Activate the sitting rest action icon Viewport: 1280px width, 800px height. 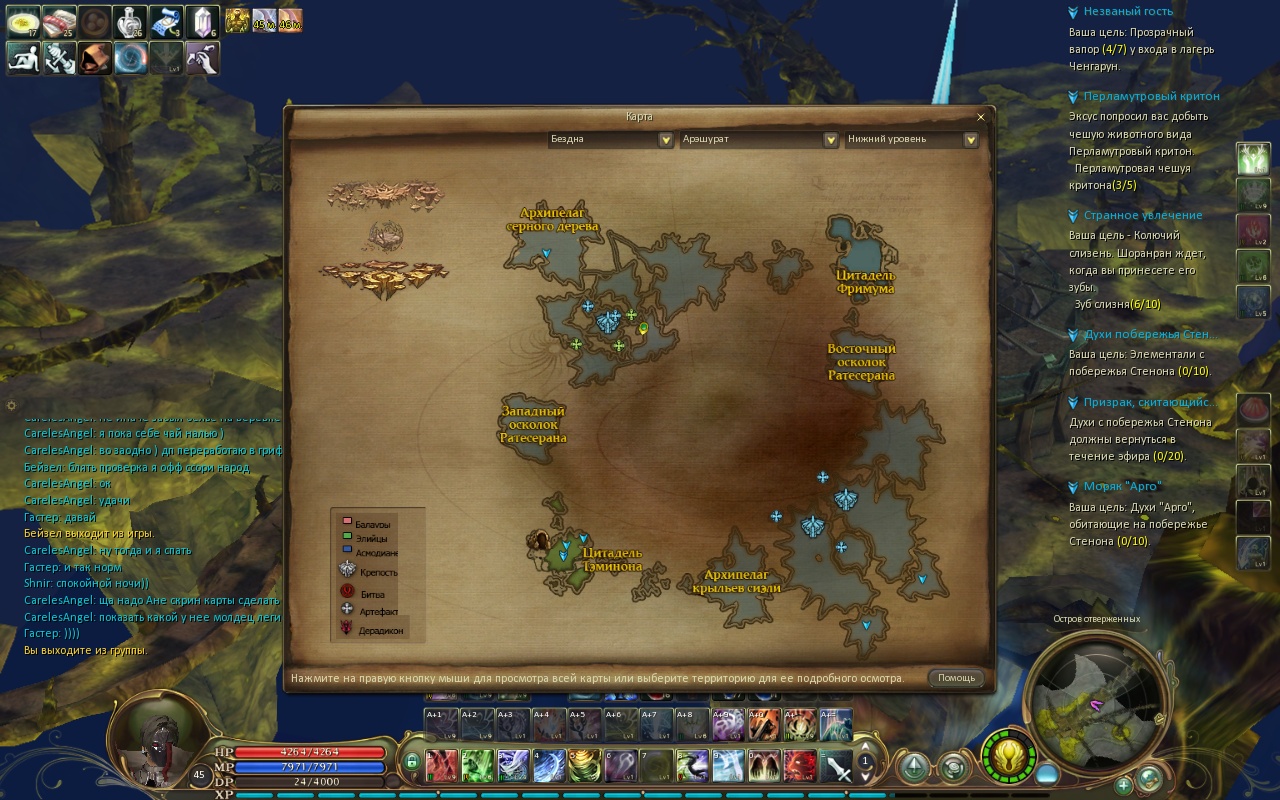point(24,58)
